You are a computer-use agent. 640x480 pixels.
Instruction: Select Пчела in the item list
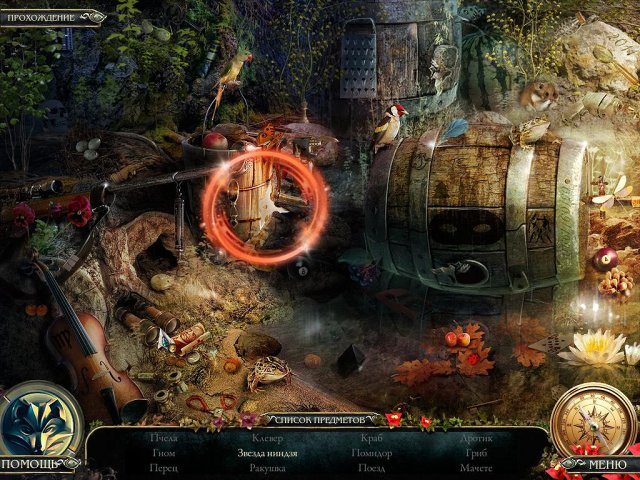(x=164, y=438)
